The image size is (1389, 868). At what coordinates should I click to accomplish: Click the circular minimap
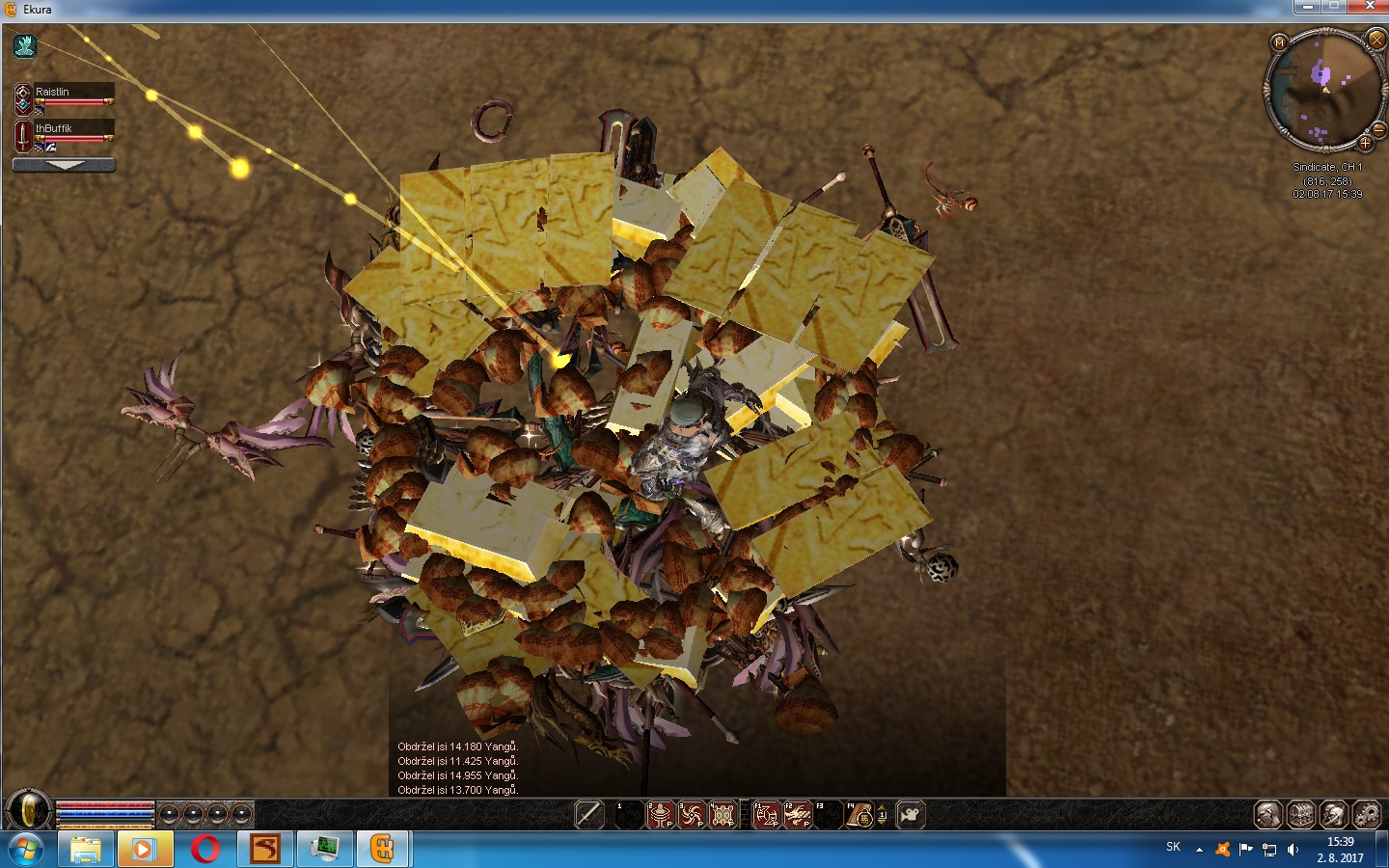point(1324,89)
